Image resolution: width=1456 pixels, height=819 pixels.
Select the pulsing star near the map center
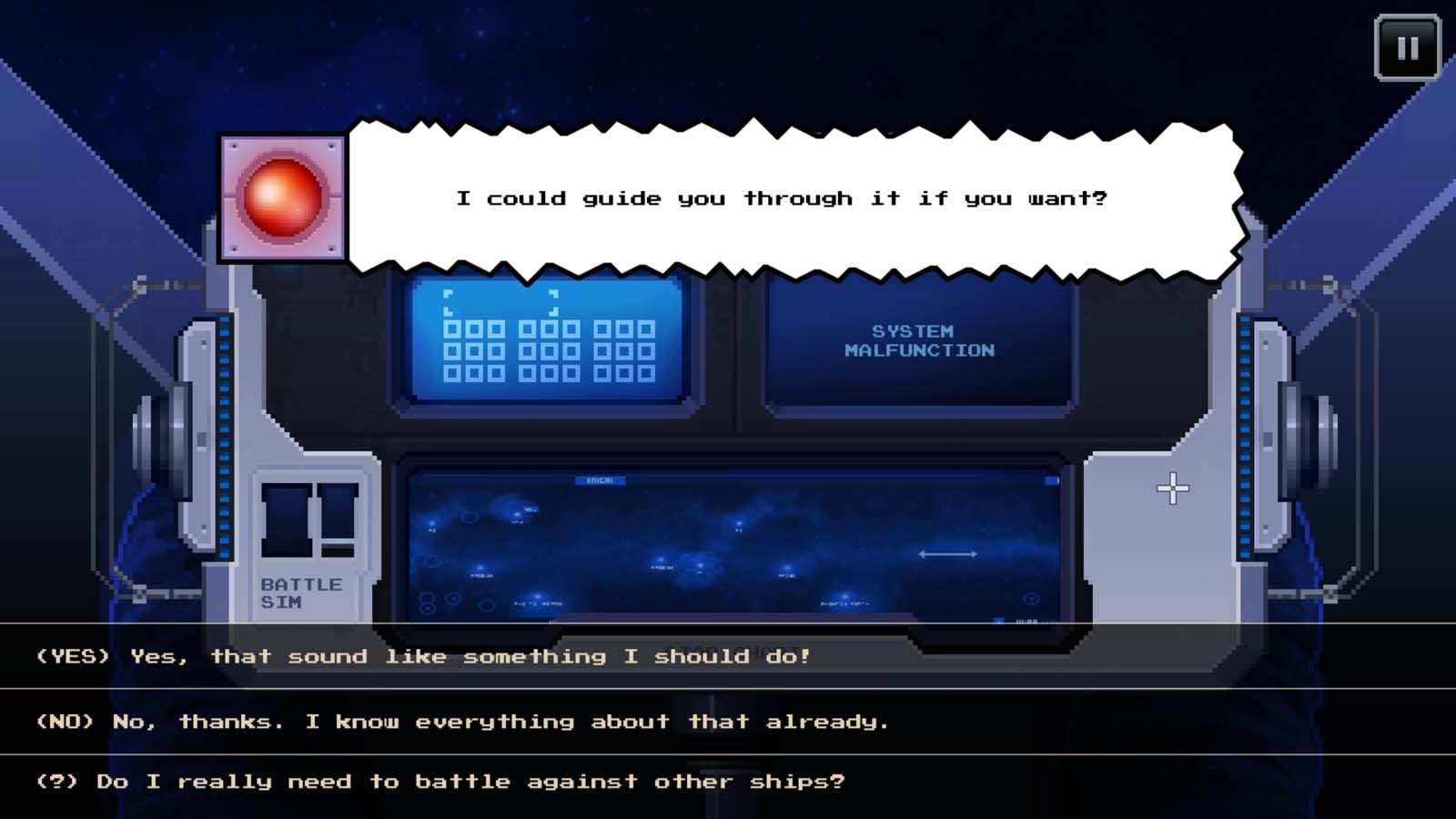700,565
